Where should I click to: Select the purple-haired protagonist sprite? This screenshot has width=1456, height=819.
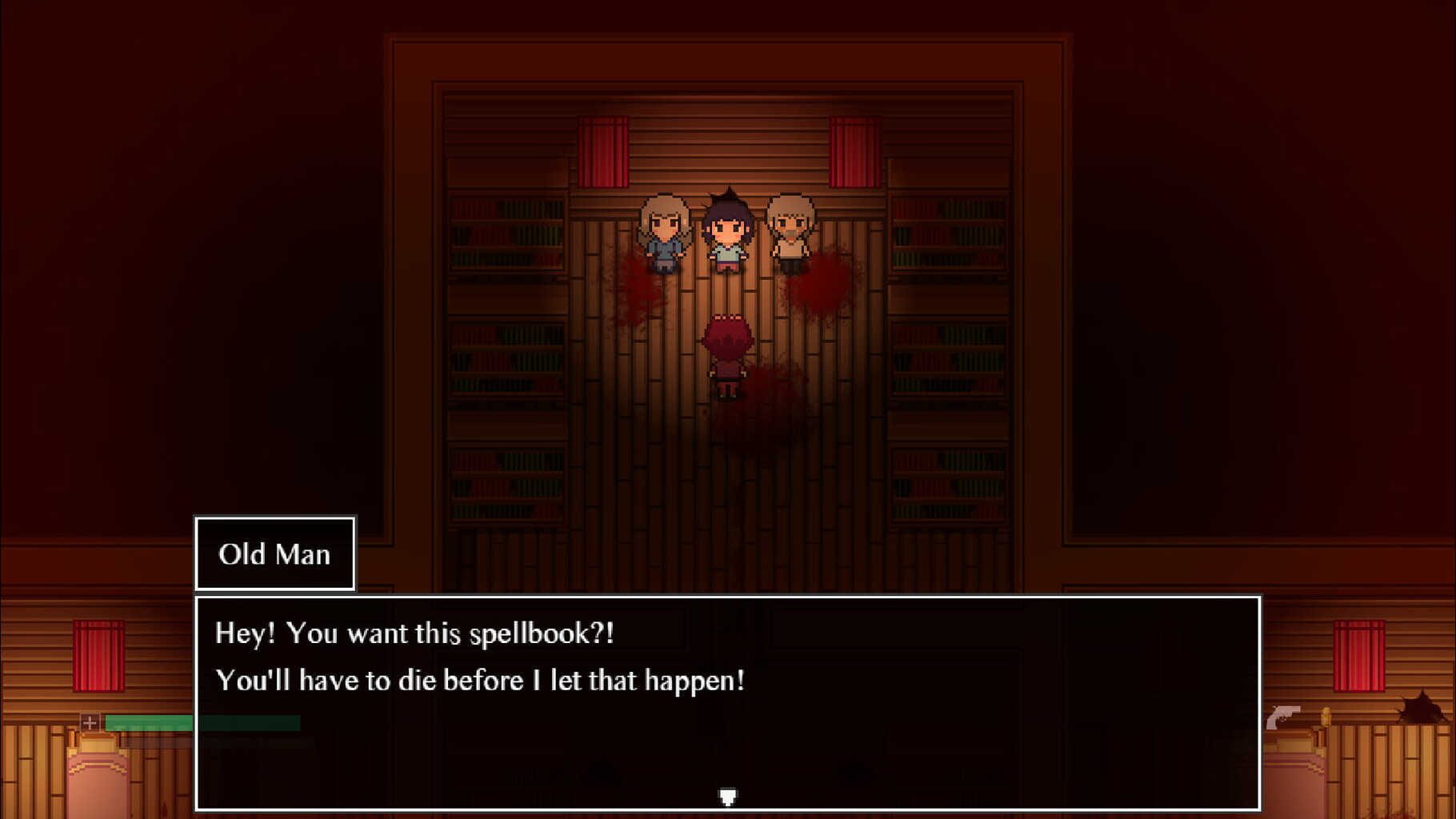tap(728, 232)
